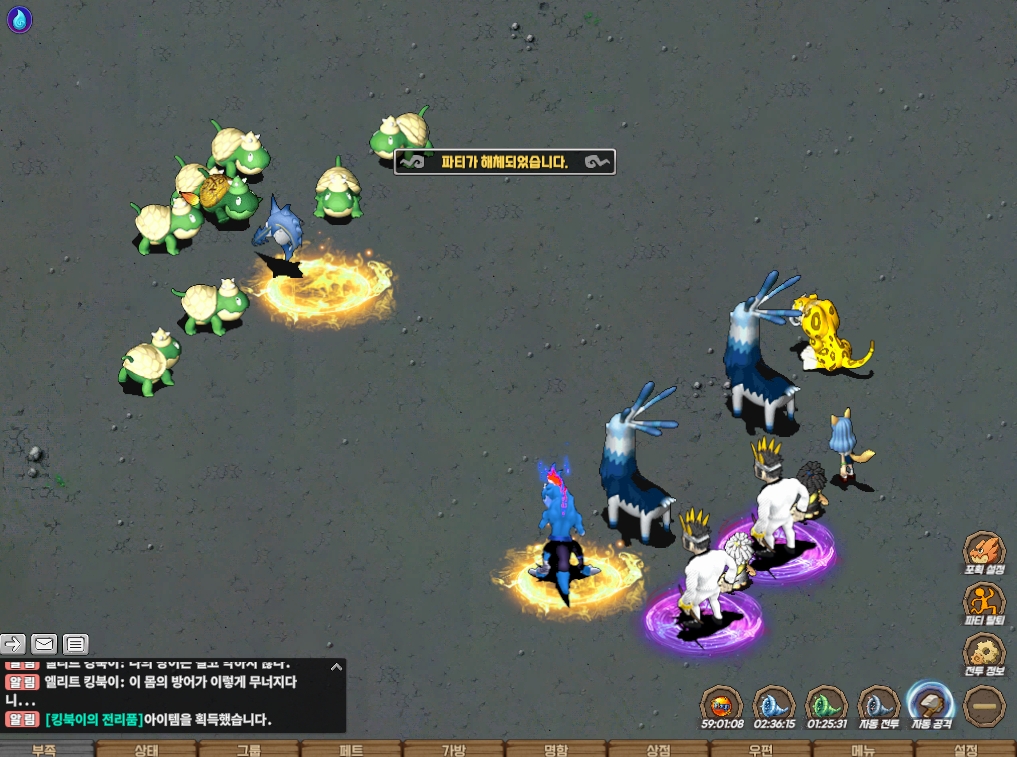Screen dimensions: 1017x757
Task: Open the 상점 shop
Action: pos(658,749)
